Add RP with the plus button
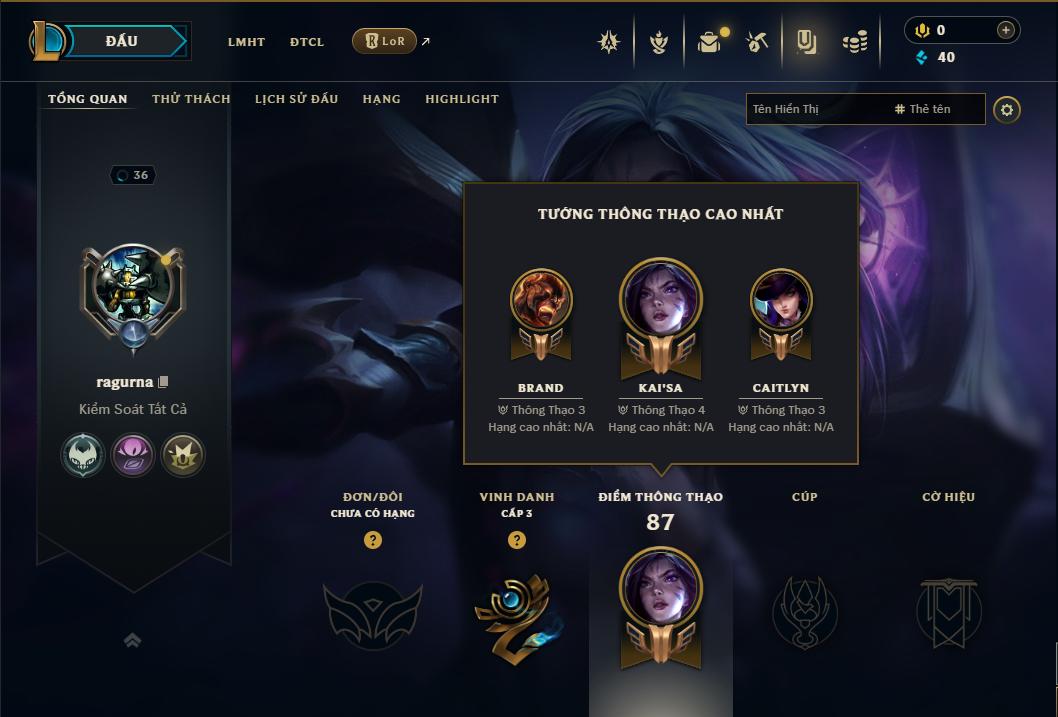1058x717 pixels. pyautogui.click(x=1005, y=30)
